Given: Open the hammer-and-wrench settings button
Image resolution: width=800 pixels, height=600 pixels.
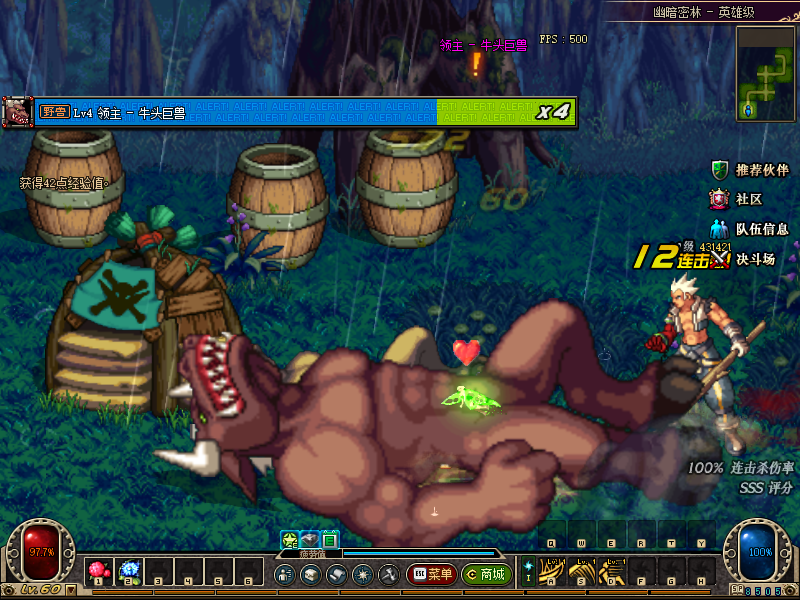Looking at the screenshot, I should point(388,575).
